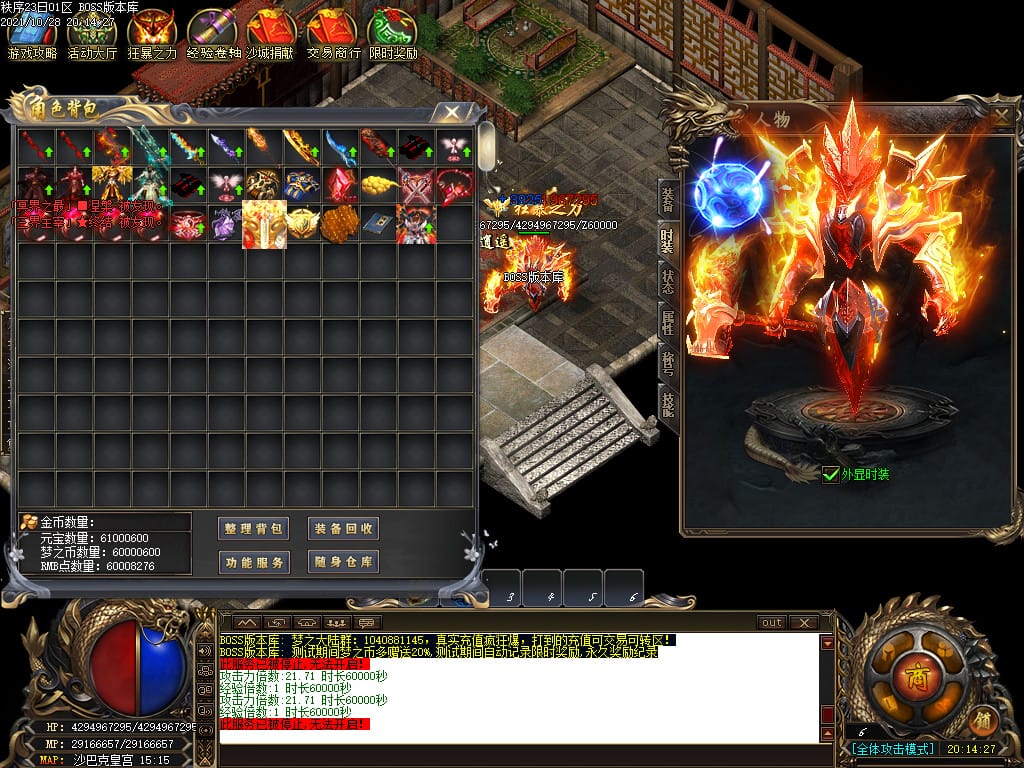Open the 随身仓库 portable warehouse

point(343,562)
